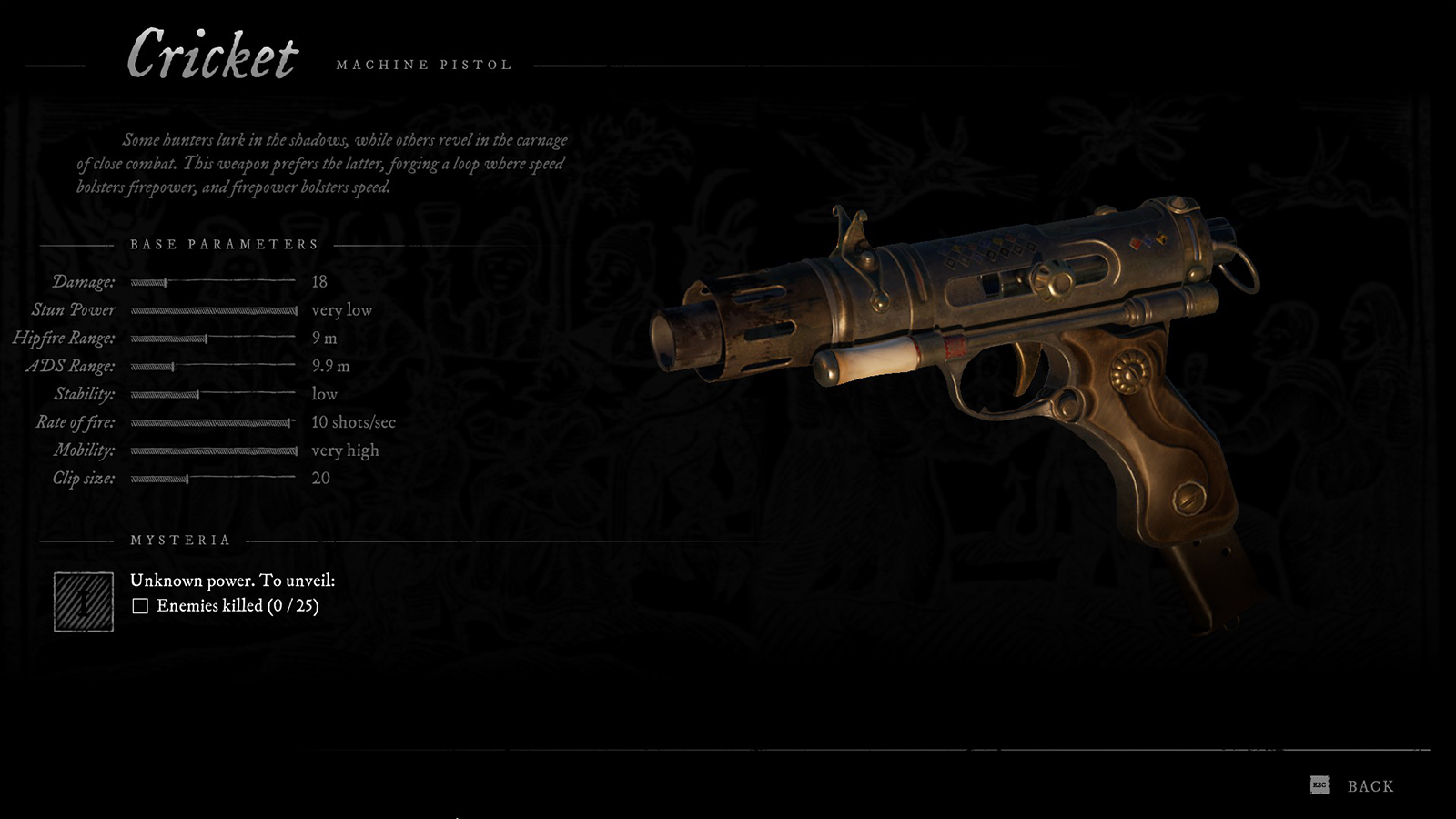This screenshot has height=819, width=1456.
Task: Click the Back button
Action: [x=1370, y=785]
